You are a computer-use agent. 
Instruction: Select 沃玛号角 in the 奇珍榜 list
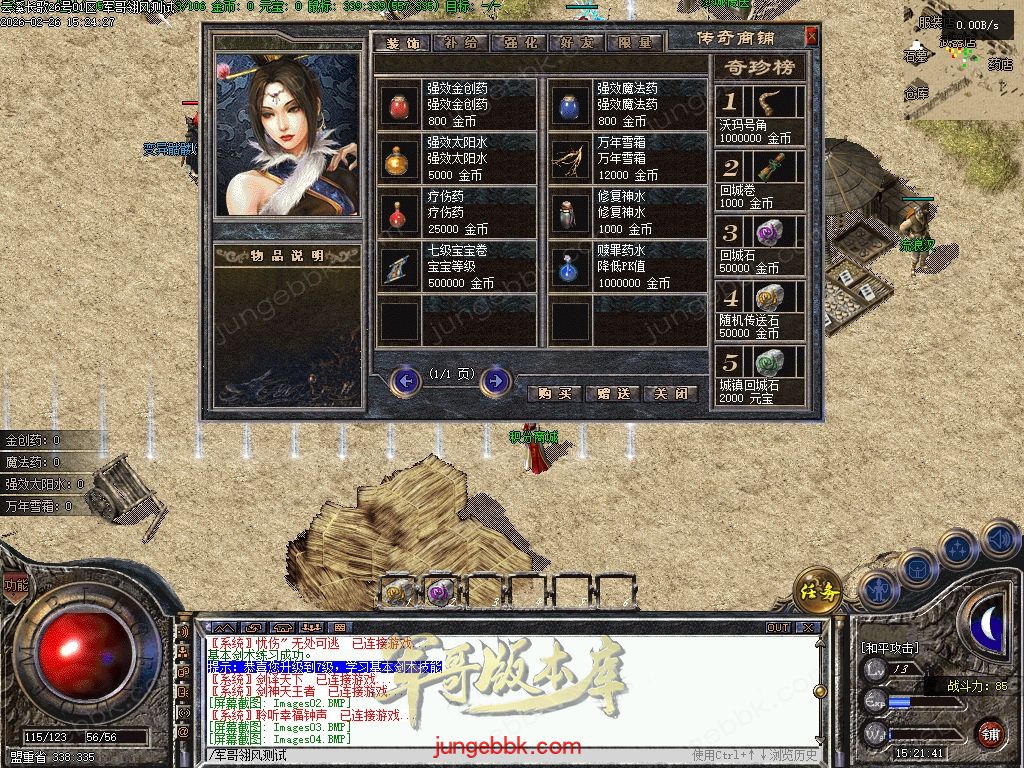tap(760, 115)
